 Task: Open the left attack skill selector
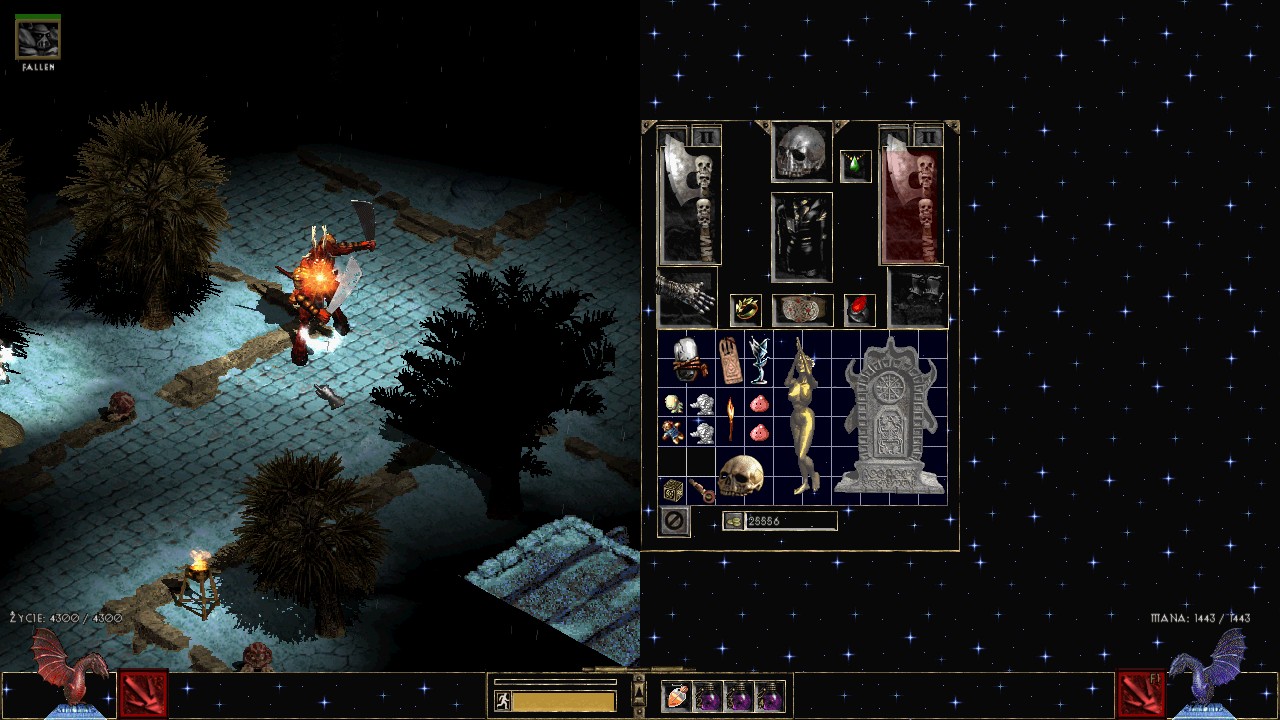[x=143, y=695]
